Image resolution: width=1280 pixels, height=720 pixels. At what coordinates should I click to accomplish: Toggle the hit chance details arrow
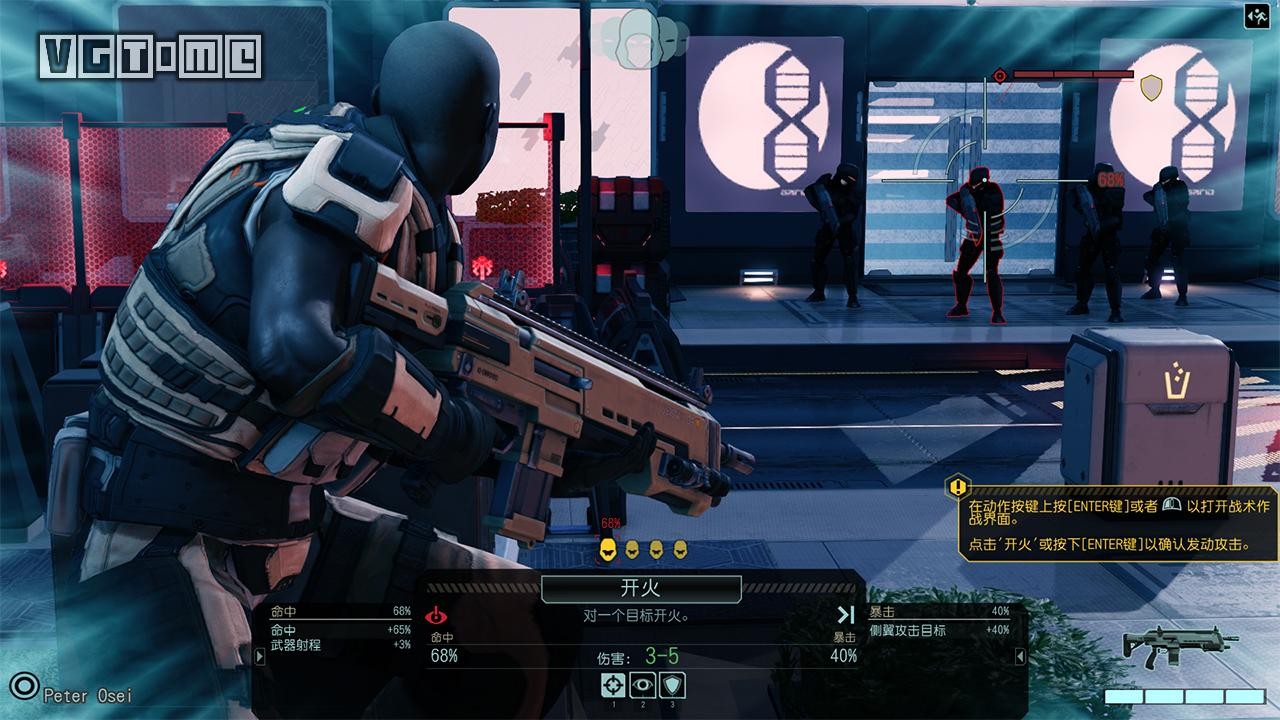pos(259,656)
